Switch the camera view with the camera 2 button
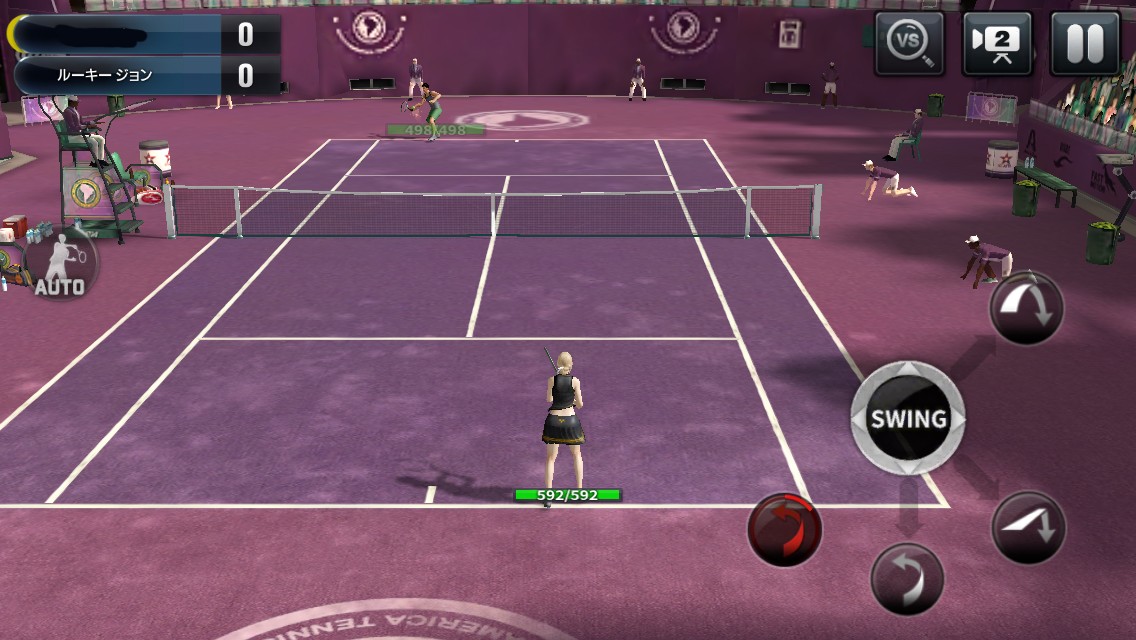1136x640 pixels. (x=997, y=44)
